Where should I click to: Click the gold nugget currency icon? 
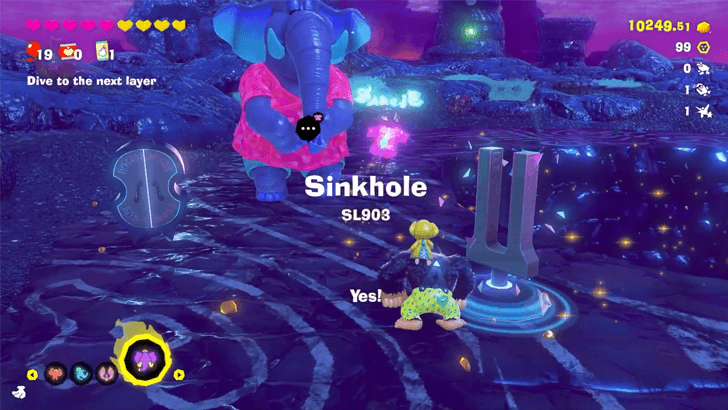(x=706, y=25)
